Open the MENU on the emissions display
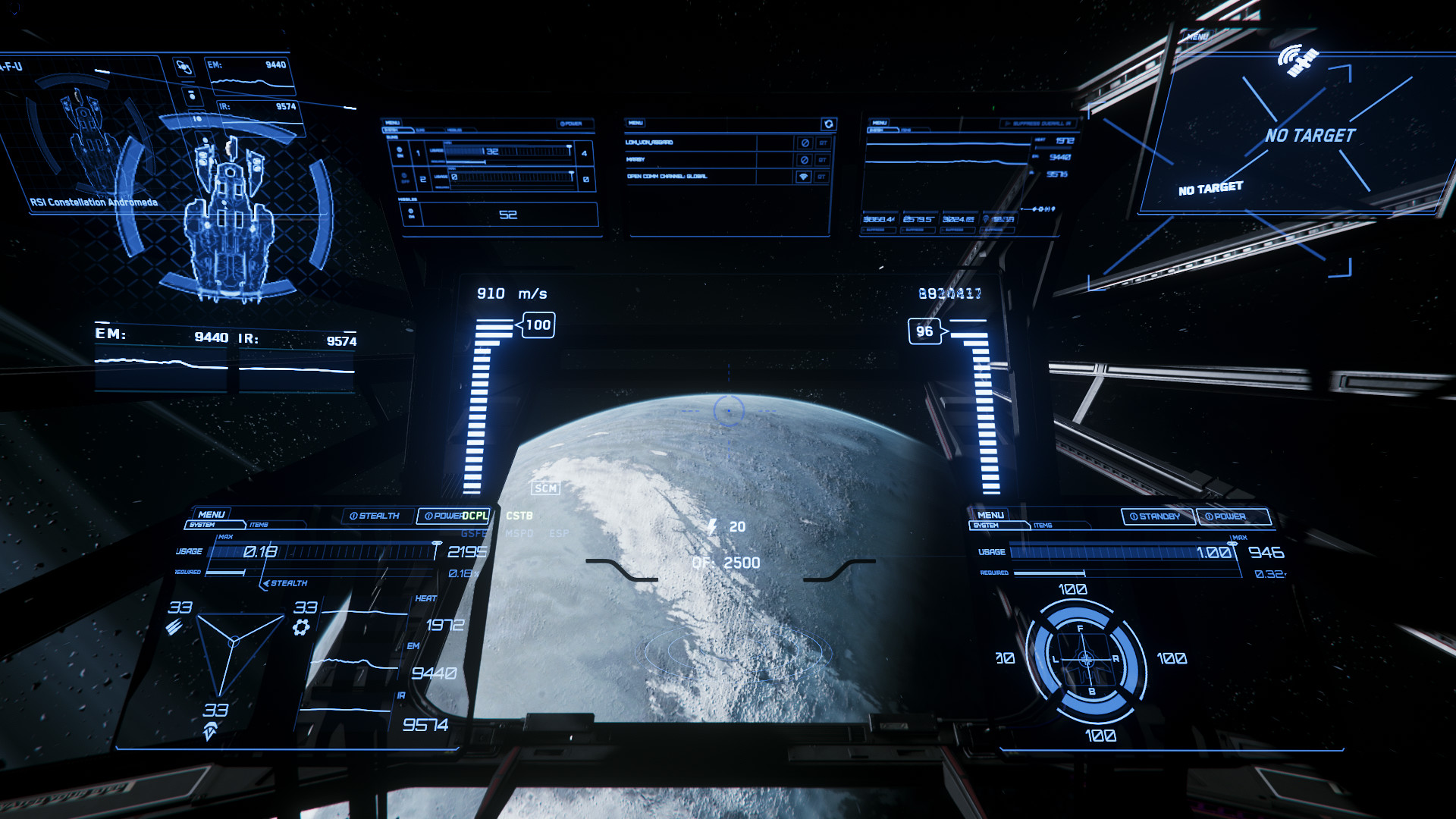Screen dimensions: 1456x819 click(x=880, y=123)
